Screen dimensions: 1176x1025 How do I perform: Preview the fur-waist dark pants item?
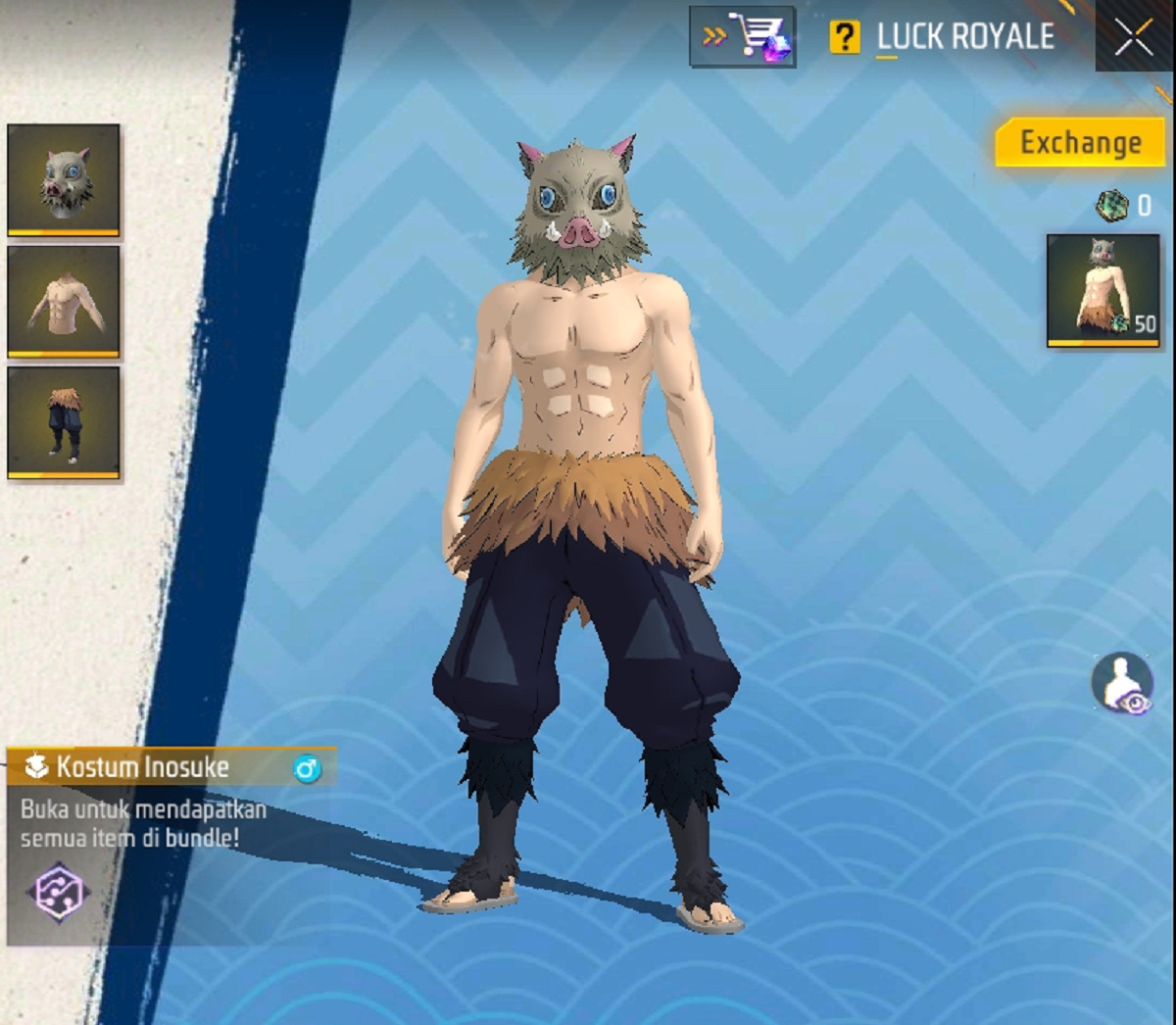click(64, 422)
